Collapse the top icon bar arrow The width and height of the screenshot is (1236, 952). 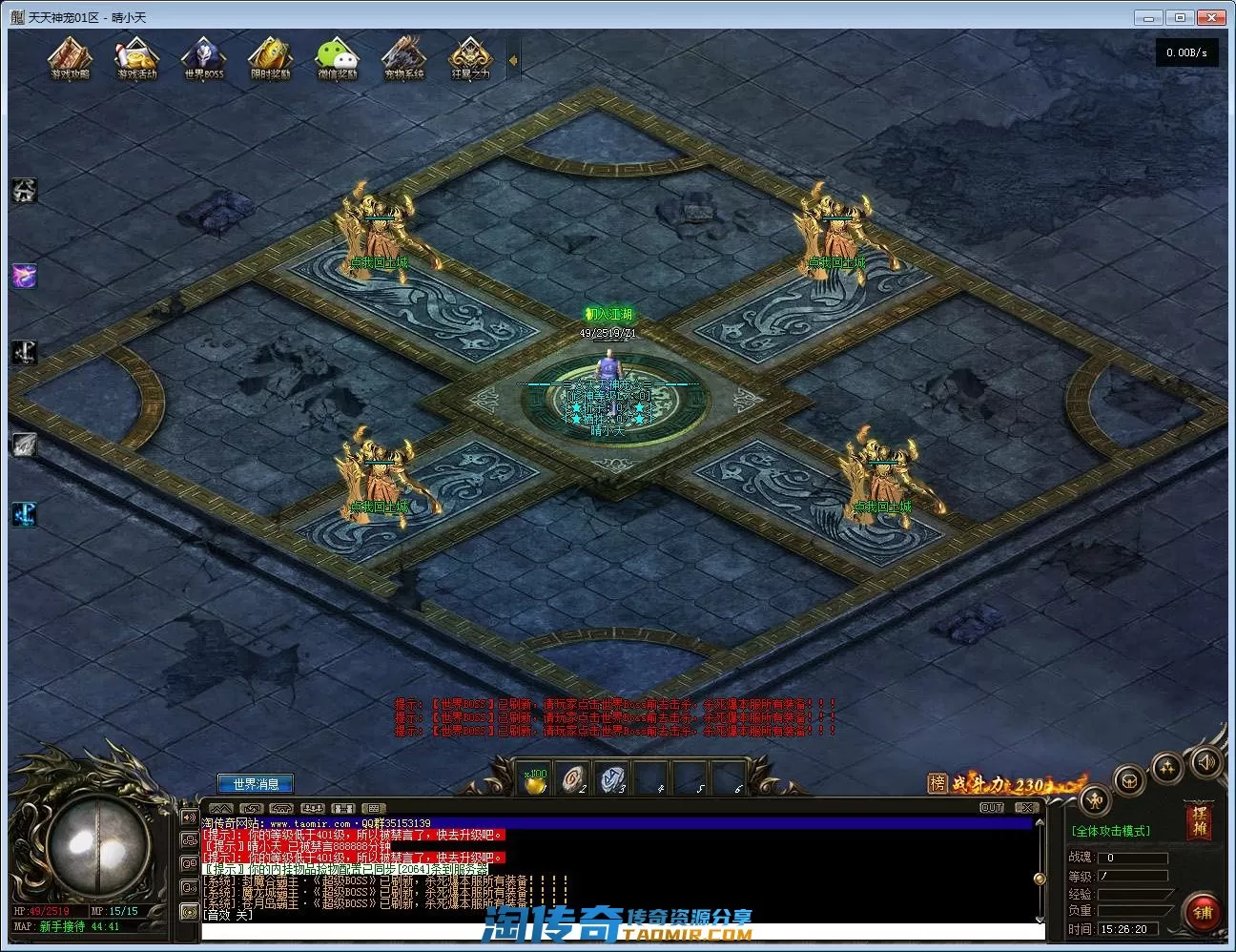(x=513, y=60)
